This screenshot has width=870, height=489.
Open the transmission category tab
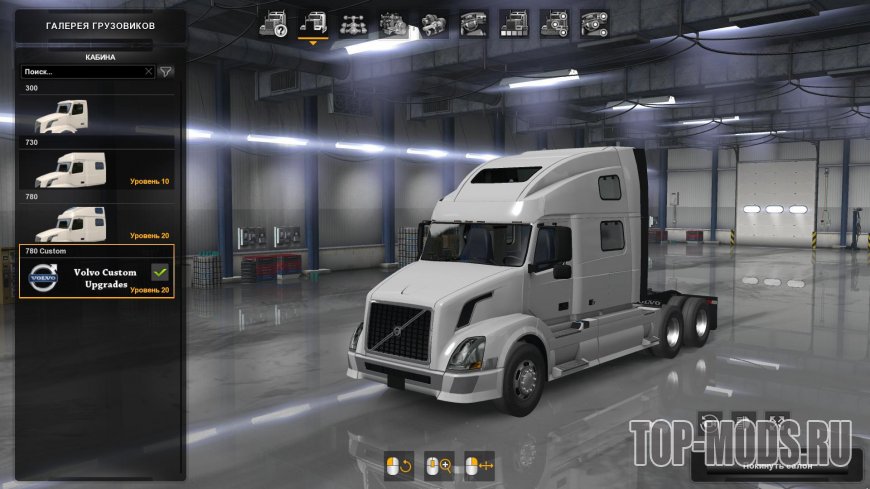(434, 23)
